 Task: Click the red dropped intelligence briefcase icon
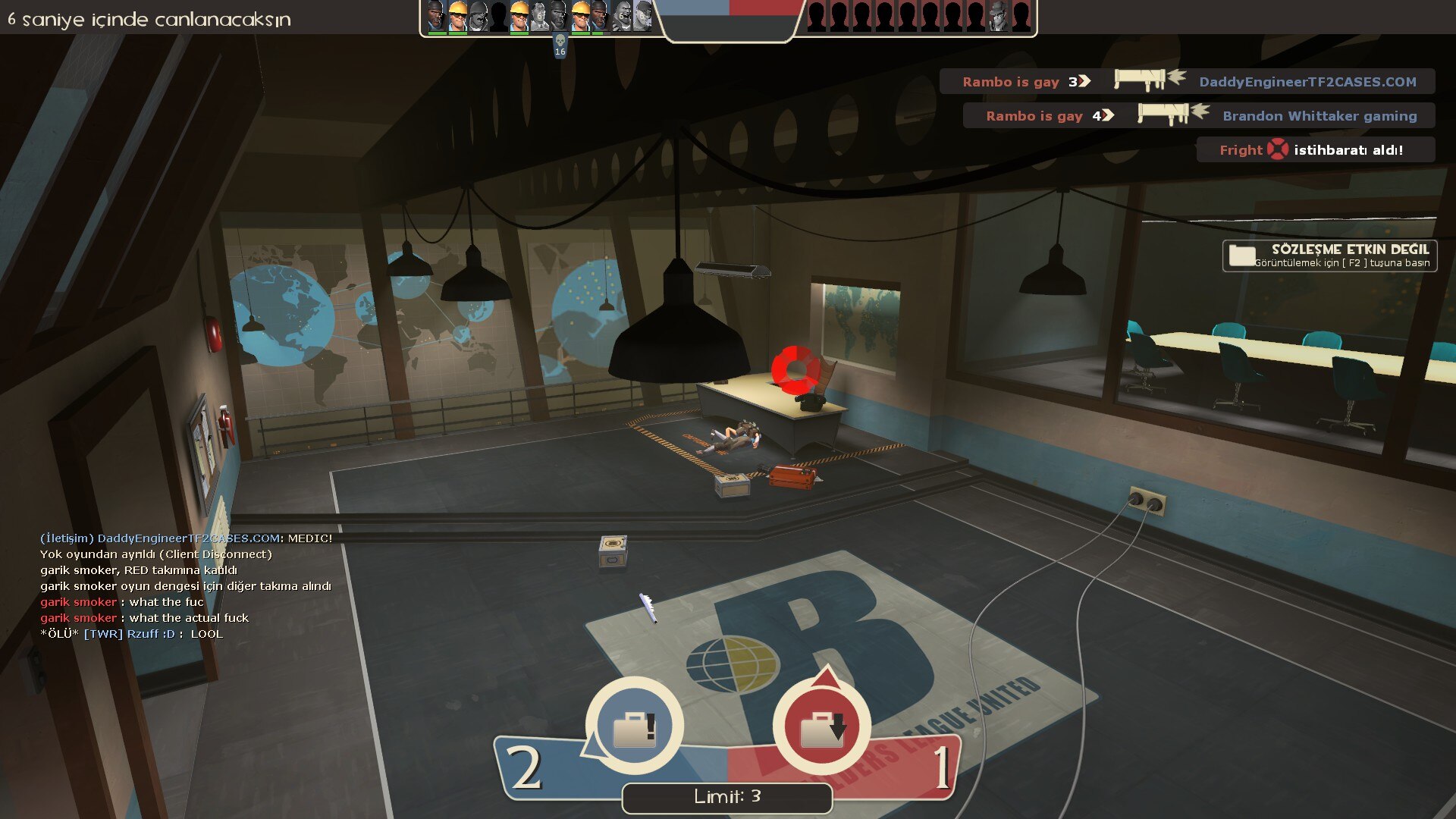click(821, 726)
